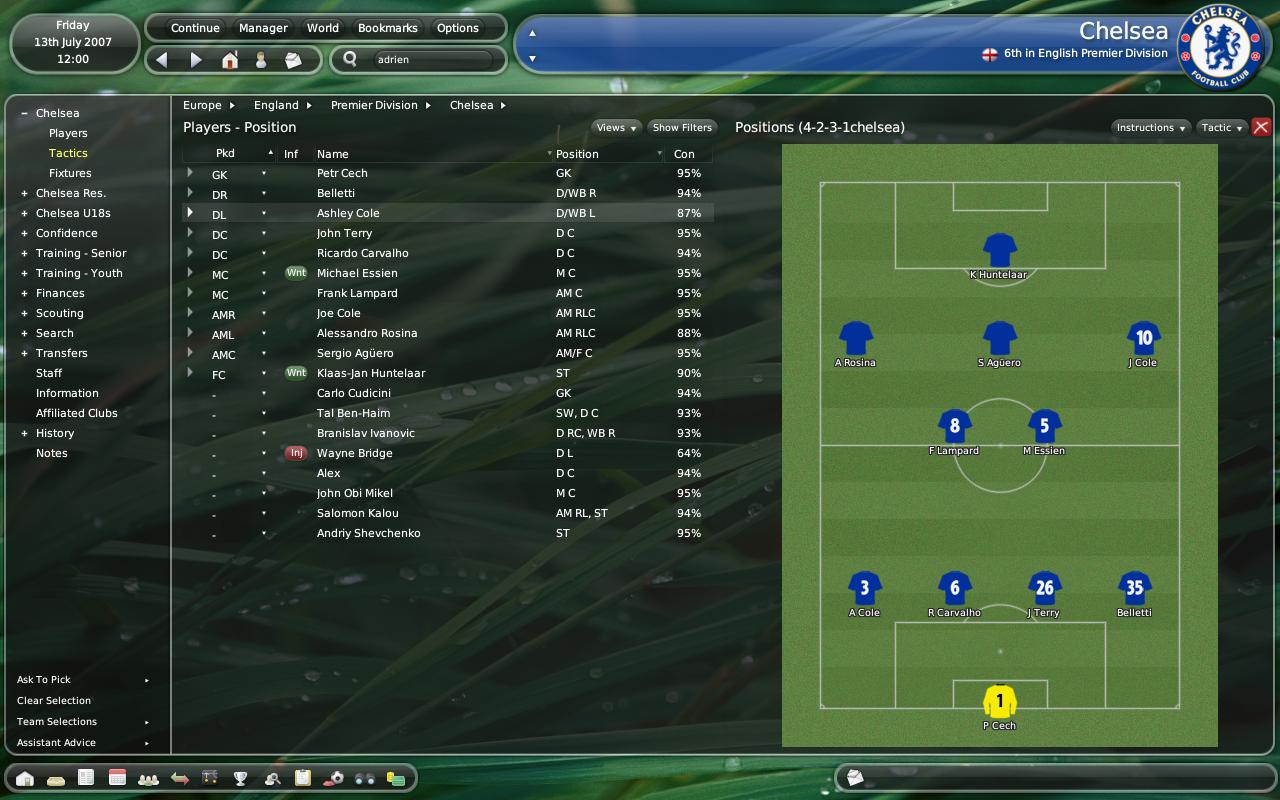Click the Continue button

click(x=195, y=28)
